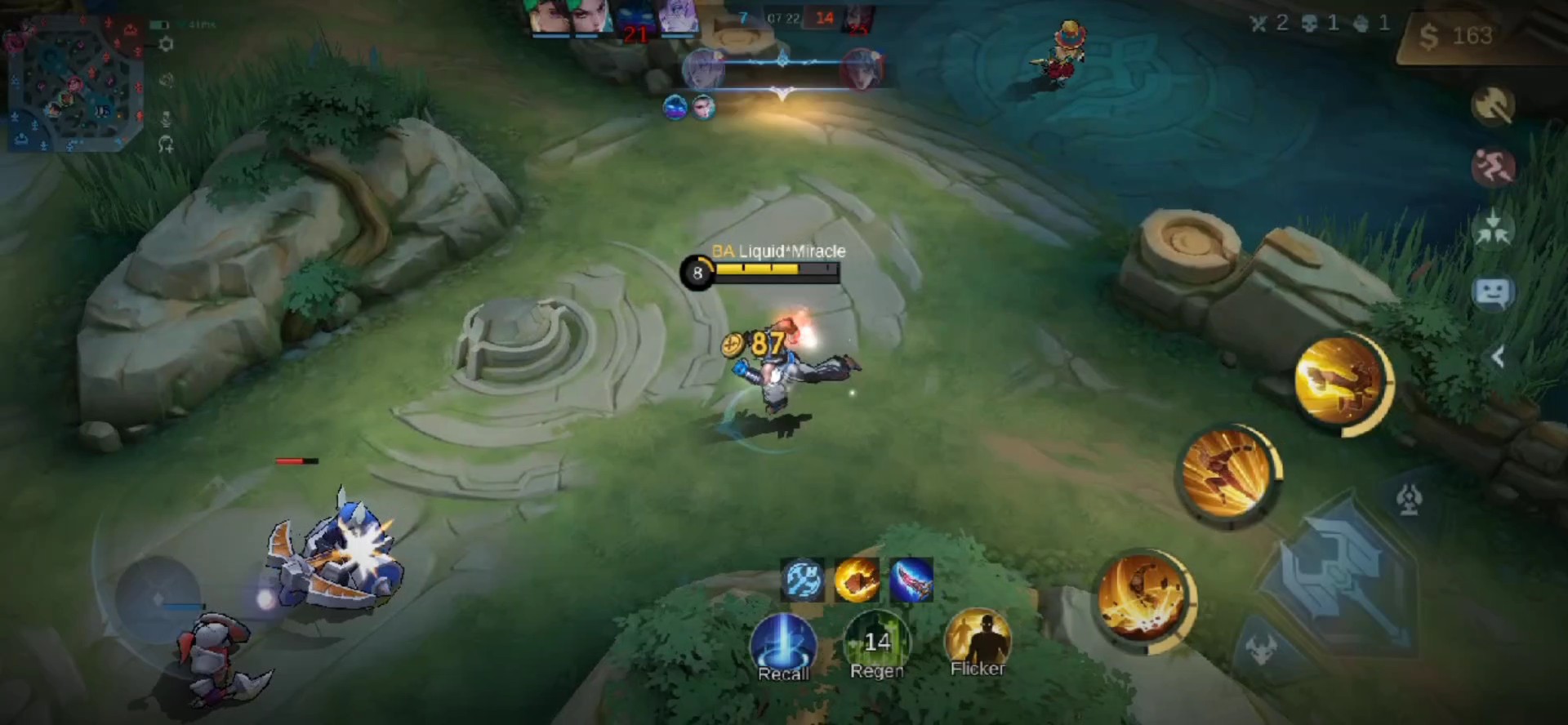Toggle the microphone icon
Viewport: 1568px width, 725px height.
click(166, 119)
